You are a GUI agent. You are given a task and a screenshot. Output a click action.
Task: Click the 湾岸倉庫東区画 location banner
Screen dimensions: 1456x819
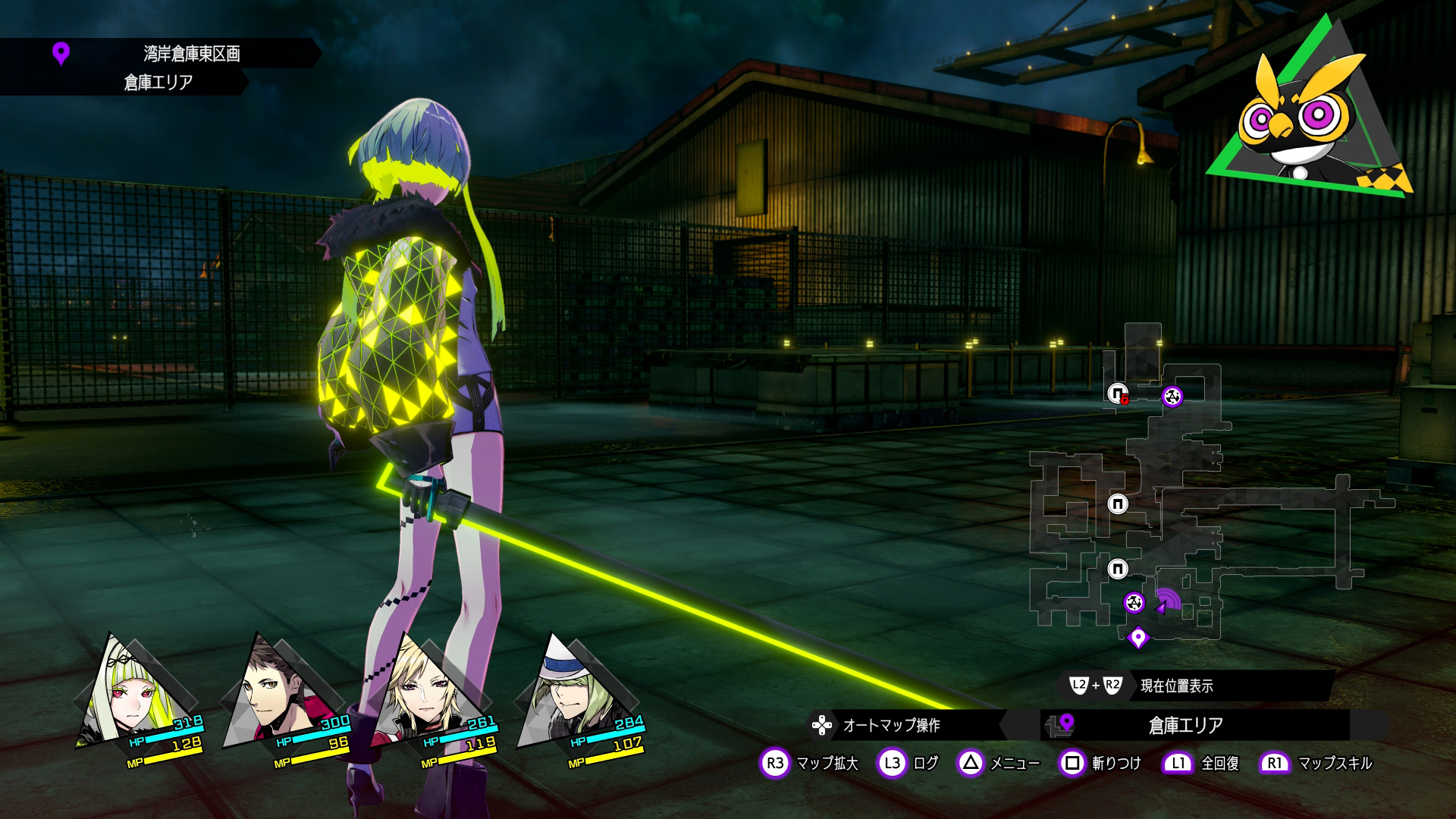pyautogui.click(x=191, y=54)
